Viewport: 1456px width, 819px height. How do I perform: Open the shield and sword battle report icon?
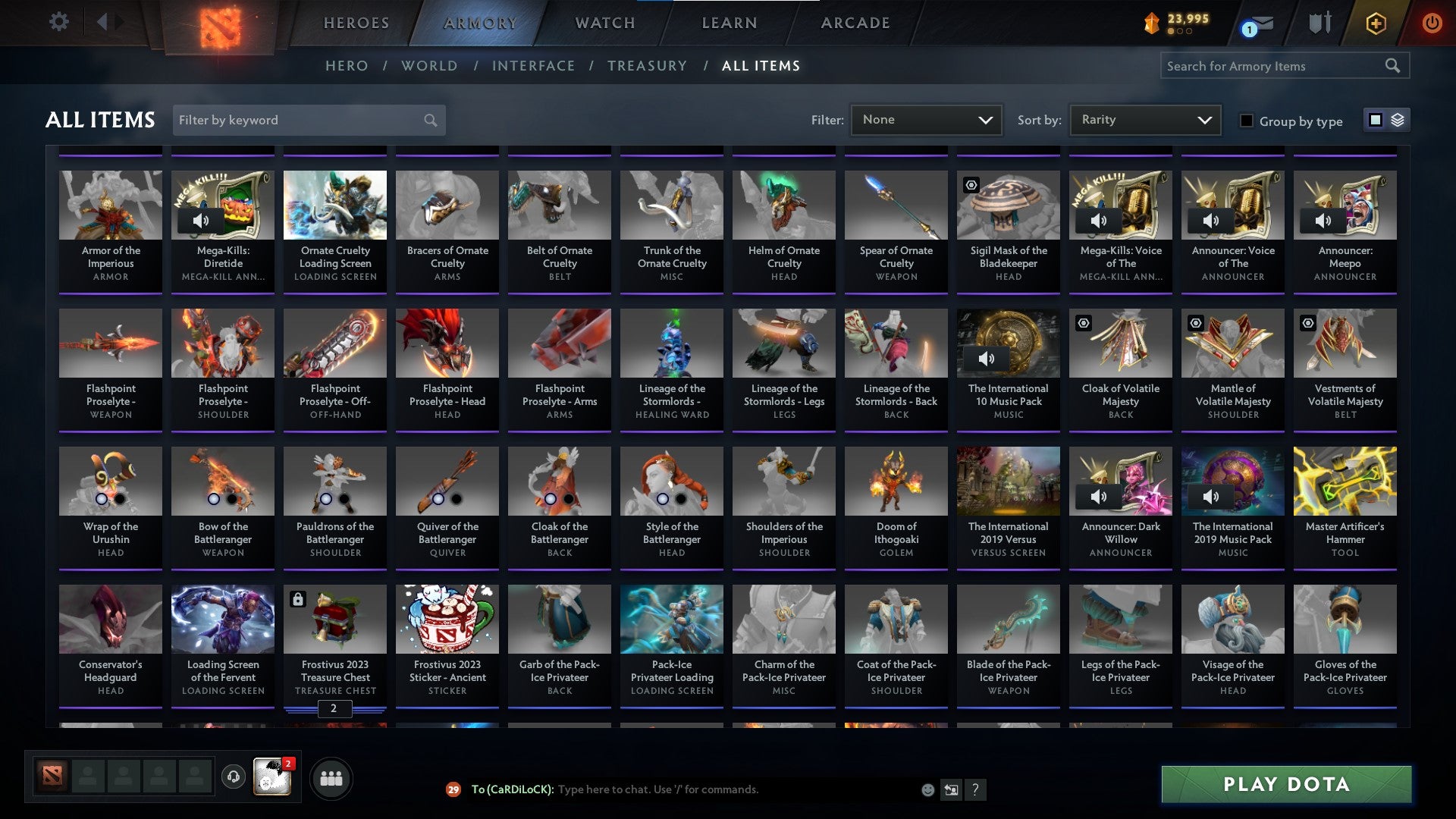pos(1319,23)
